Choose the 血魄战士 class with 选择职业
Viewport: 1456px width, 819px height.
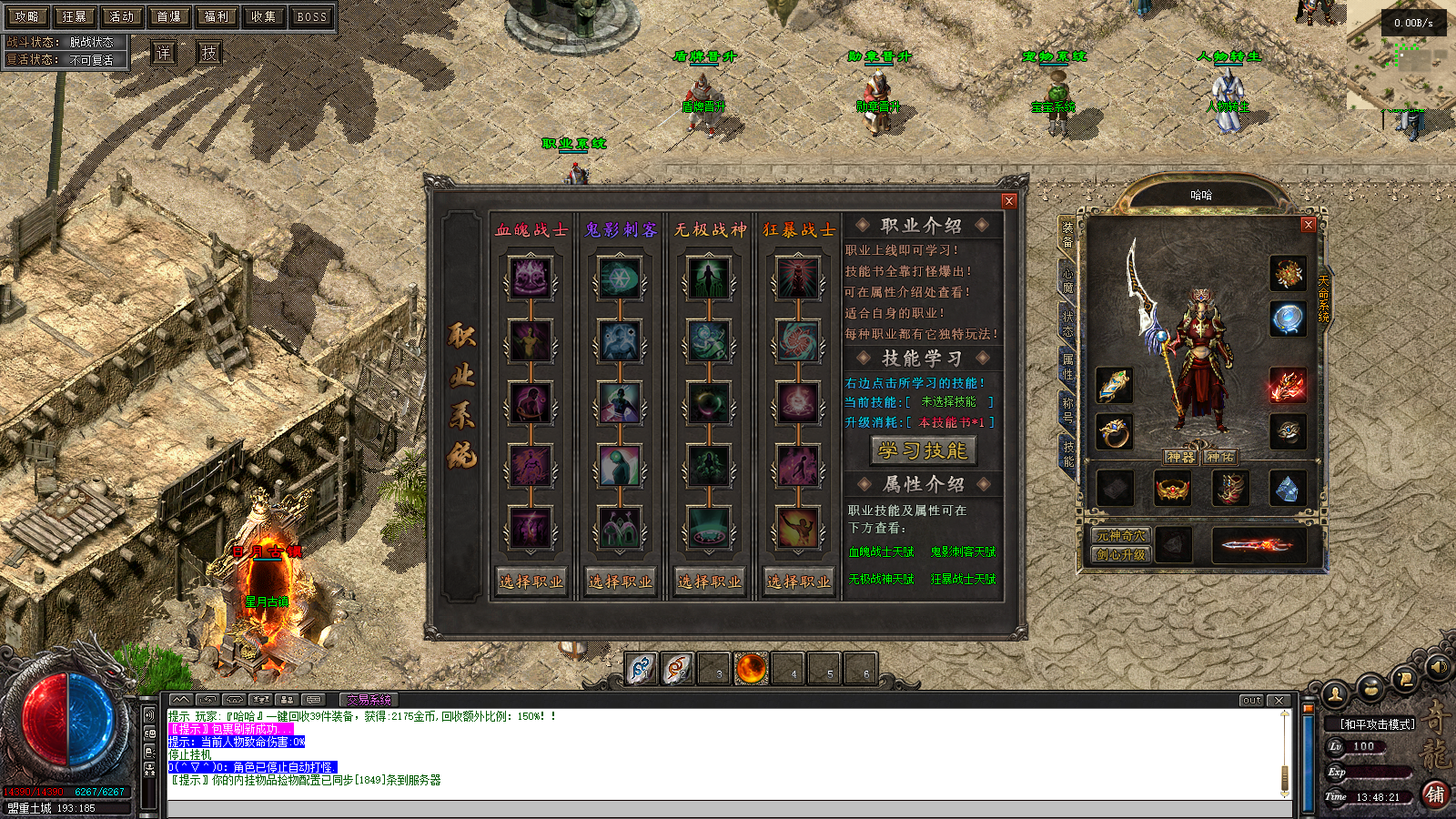pyautogui.click(x=531, y=581)
